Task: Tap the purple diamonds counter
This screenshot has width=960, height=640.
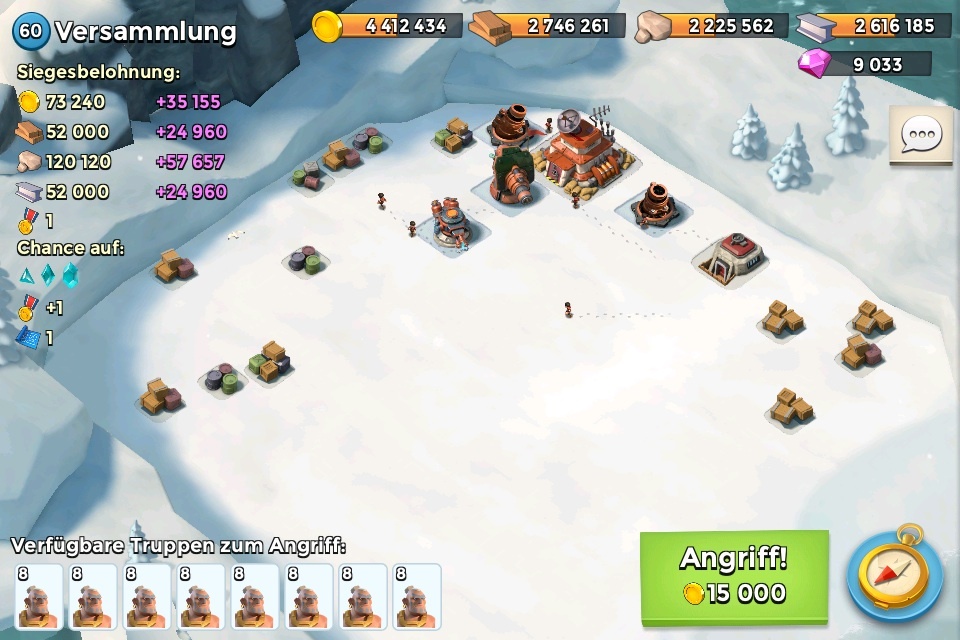Action: (865, 65)
